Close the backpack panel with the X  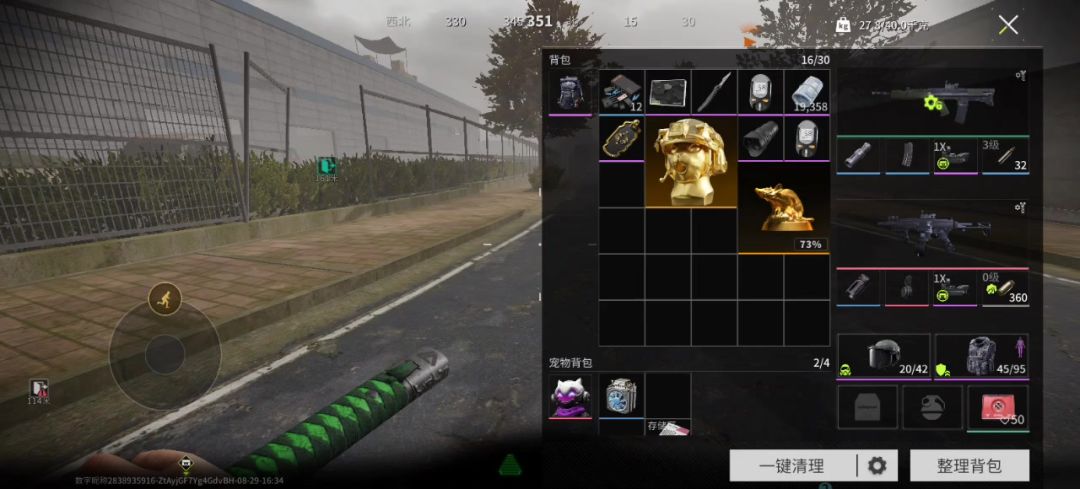tap(1008, 25)
